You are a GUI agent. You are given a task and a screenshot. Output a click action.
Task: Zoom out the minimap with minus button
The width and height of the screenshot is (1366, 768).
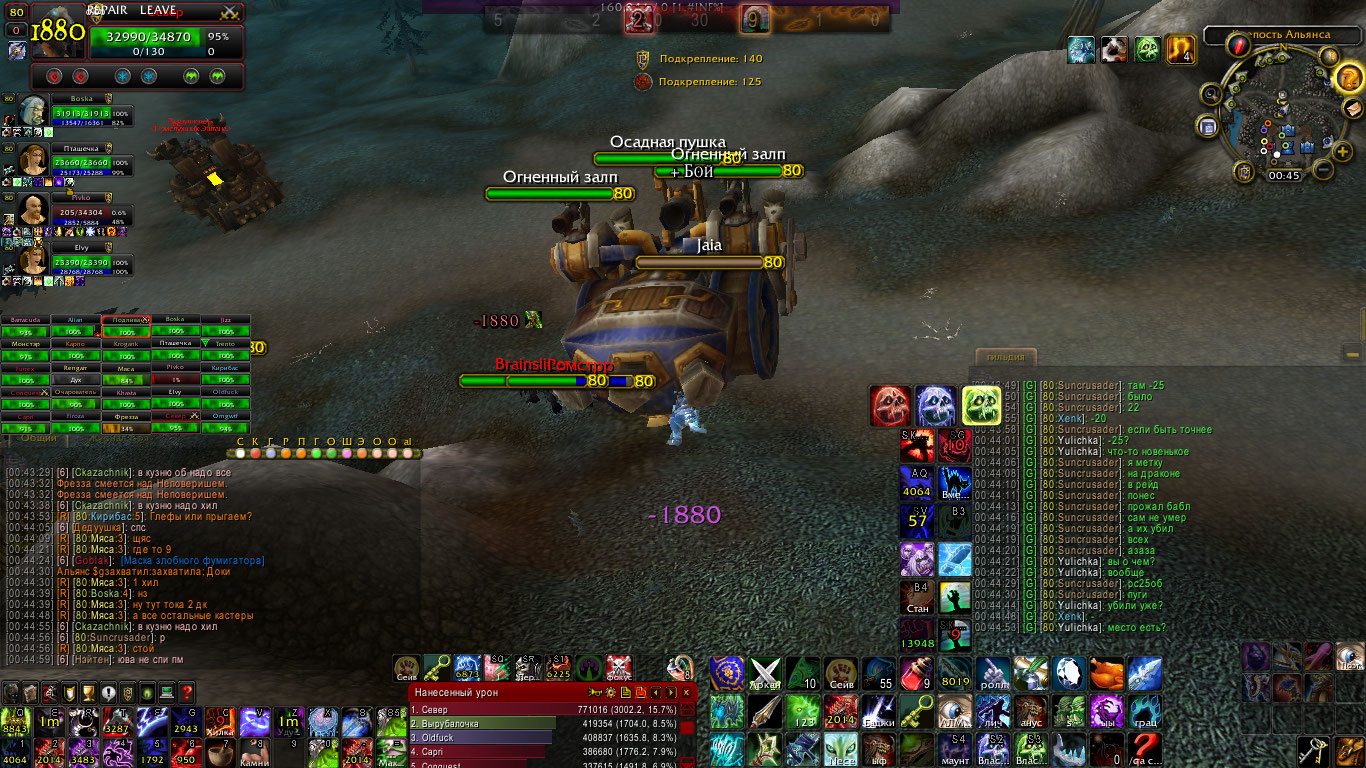1322,169
